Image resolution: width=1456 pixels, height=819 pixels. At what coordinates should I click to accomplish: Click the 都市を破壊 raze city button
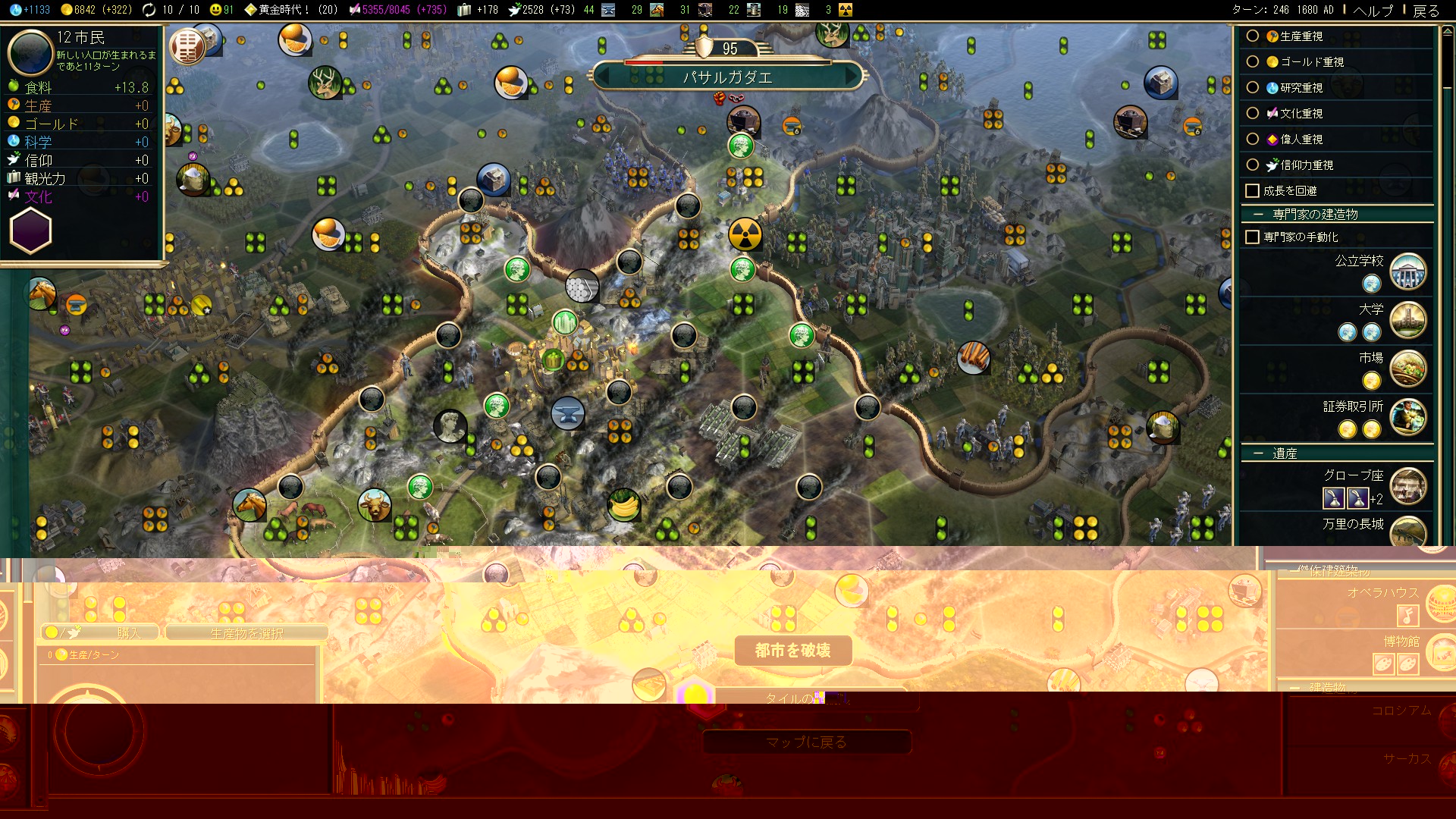tap(792, 651)
